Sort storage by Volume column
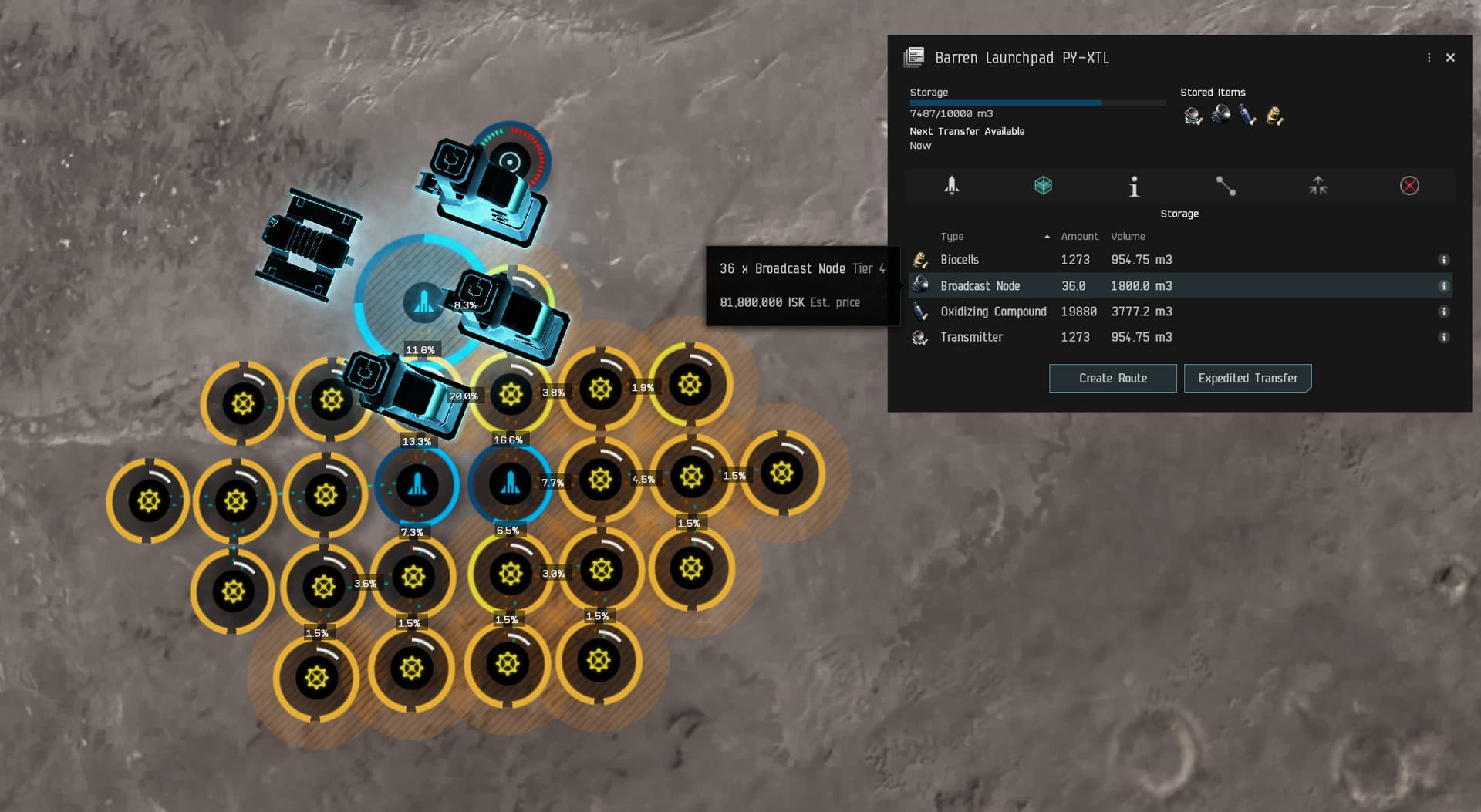The height and width of the screenshot is (812, 1481). click(x=1128, y=237)
